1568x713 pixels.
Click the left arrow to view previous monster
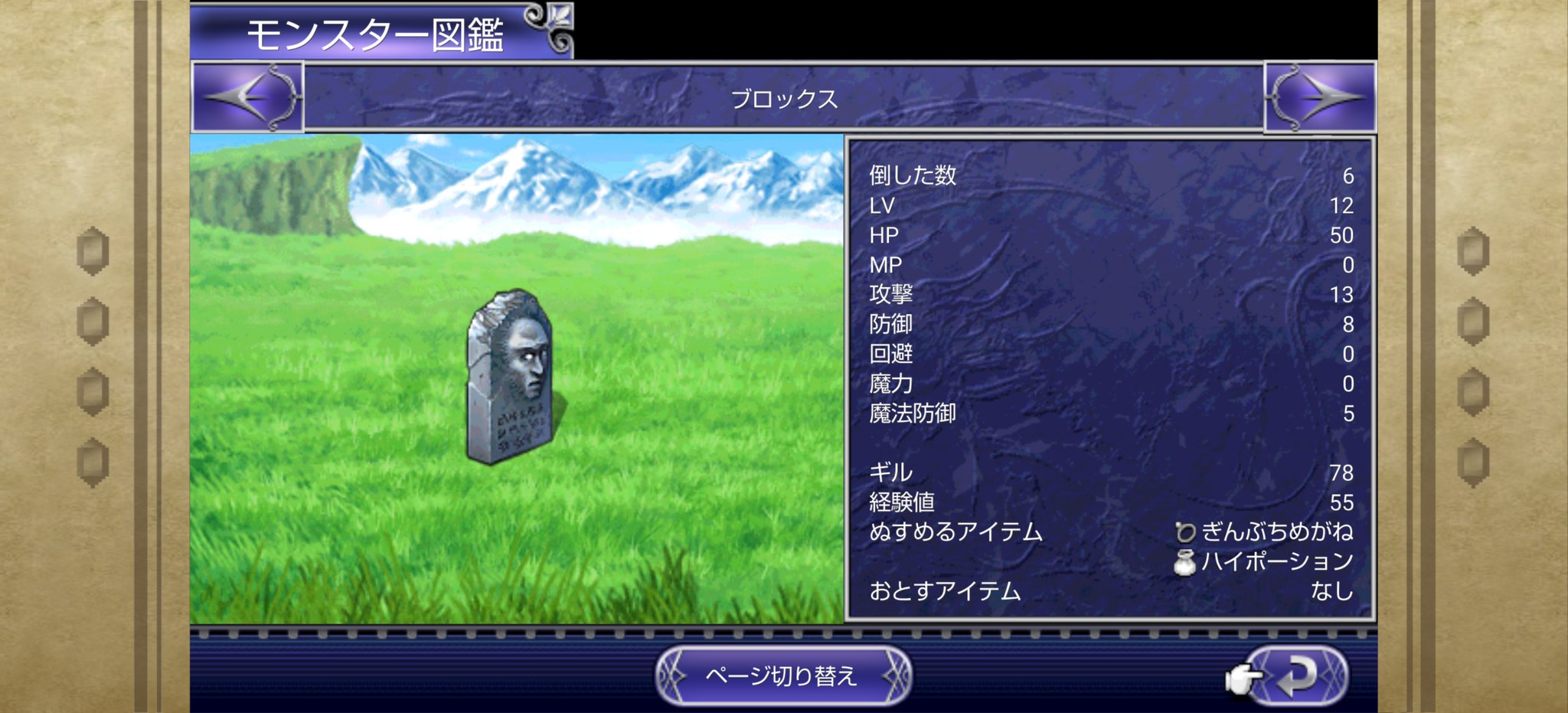click(247, 97)
